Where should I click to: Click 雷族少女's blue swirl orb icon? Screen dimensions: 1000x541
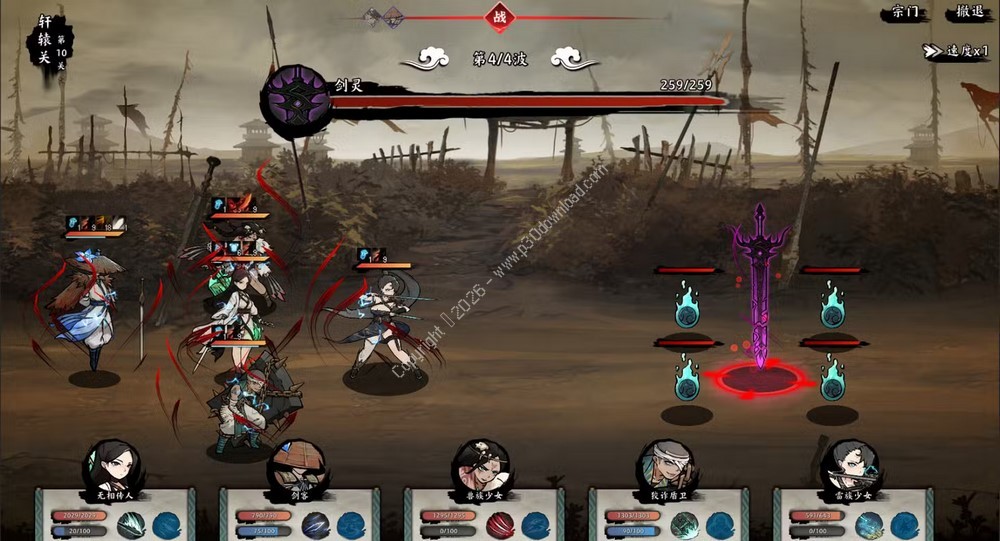tap(905, 525)
